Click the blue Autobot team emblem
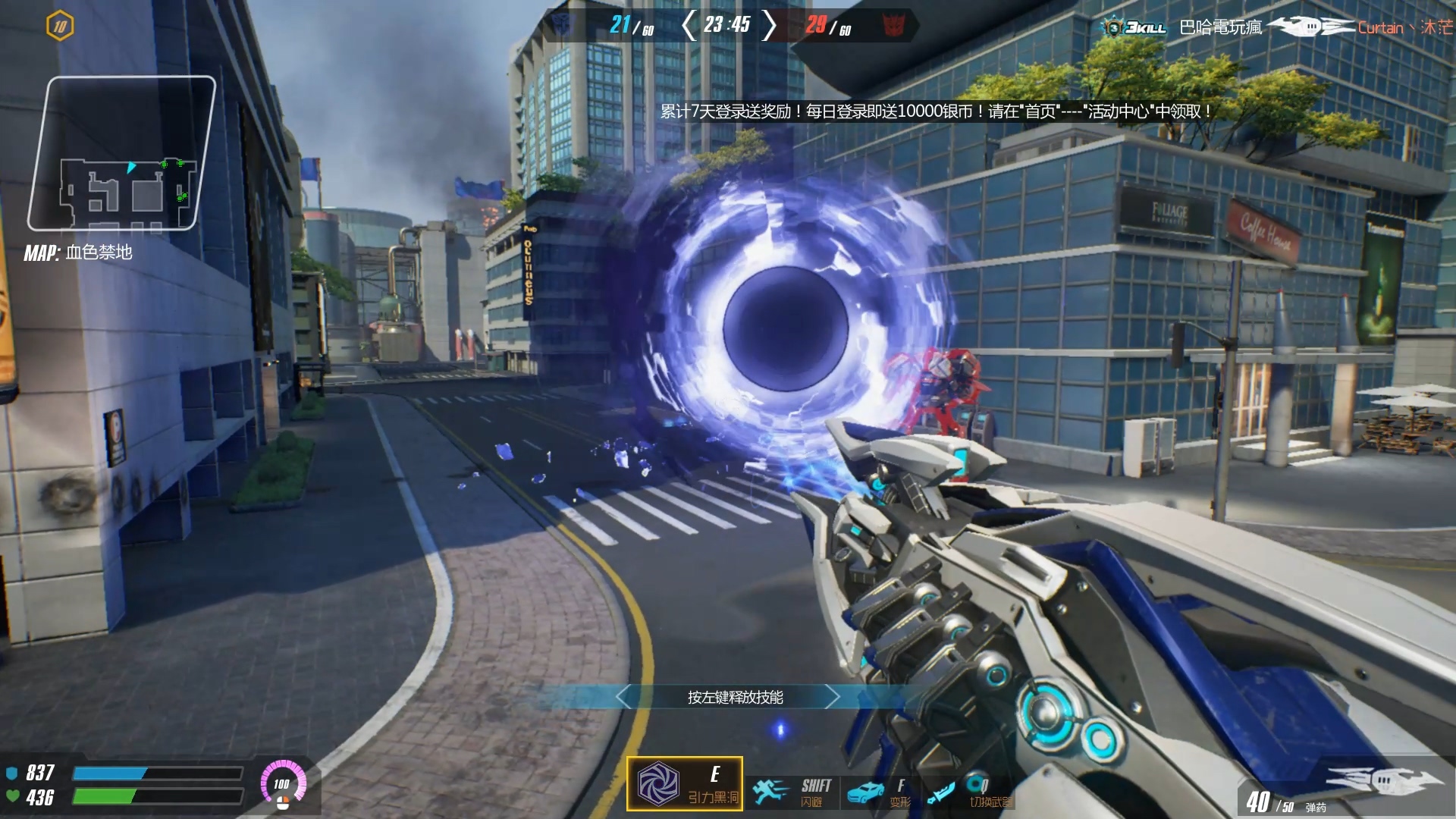Screen dimensions: 1456x819 pyautogui.click(x=563, y=24)
